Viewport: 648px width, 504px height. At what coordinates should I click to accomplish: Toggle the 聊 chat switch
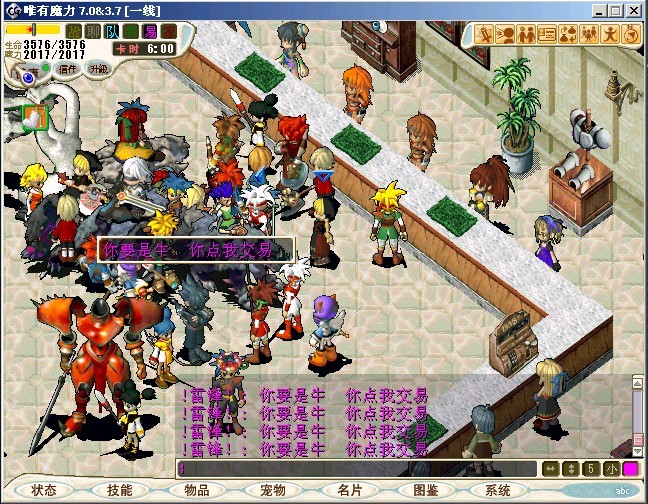(93, 31)
